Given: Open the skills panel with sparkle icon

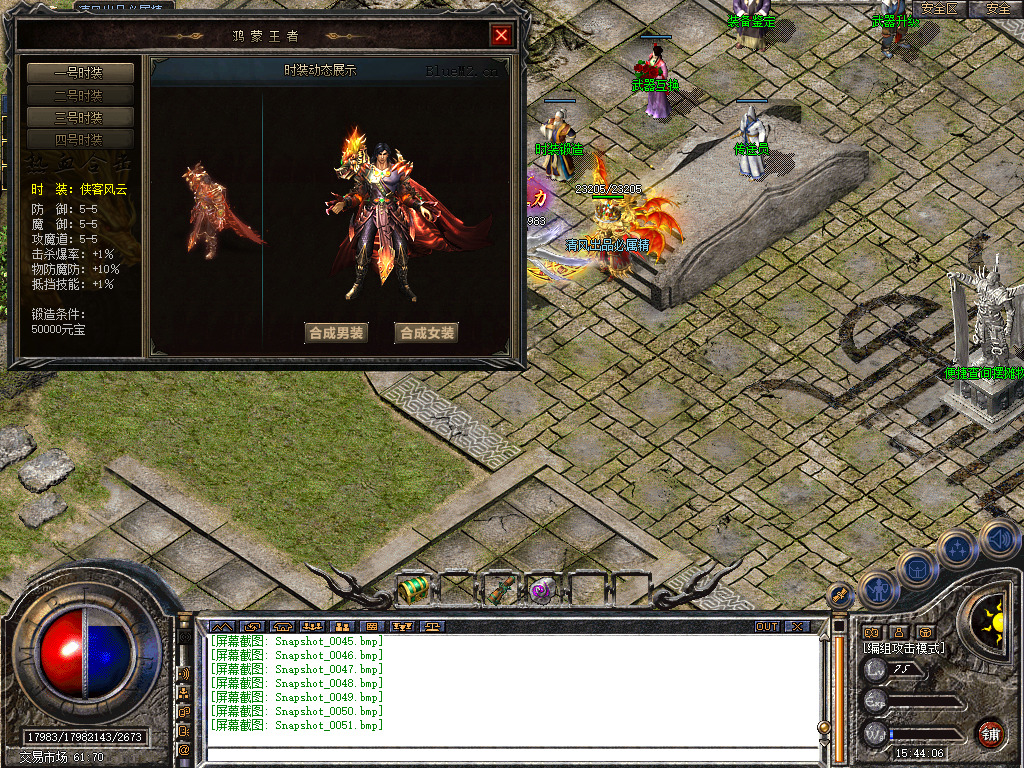Looking at the screenshot, I should tap(957, 548).
